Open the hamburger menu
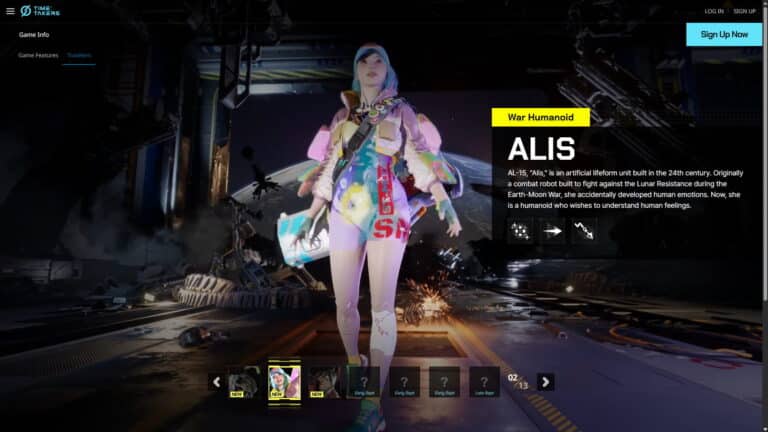768x432 pixels. (x=10, y=11)
